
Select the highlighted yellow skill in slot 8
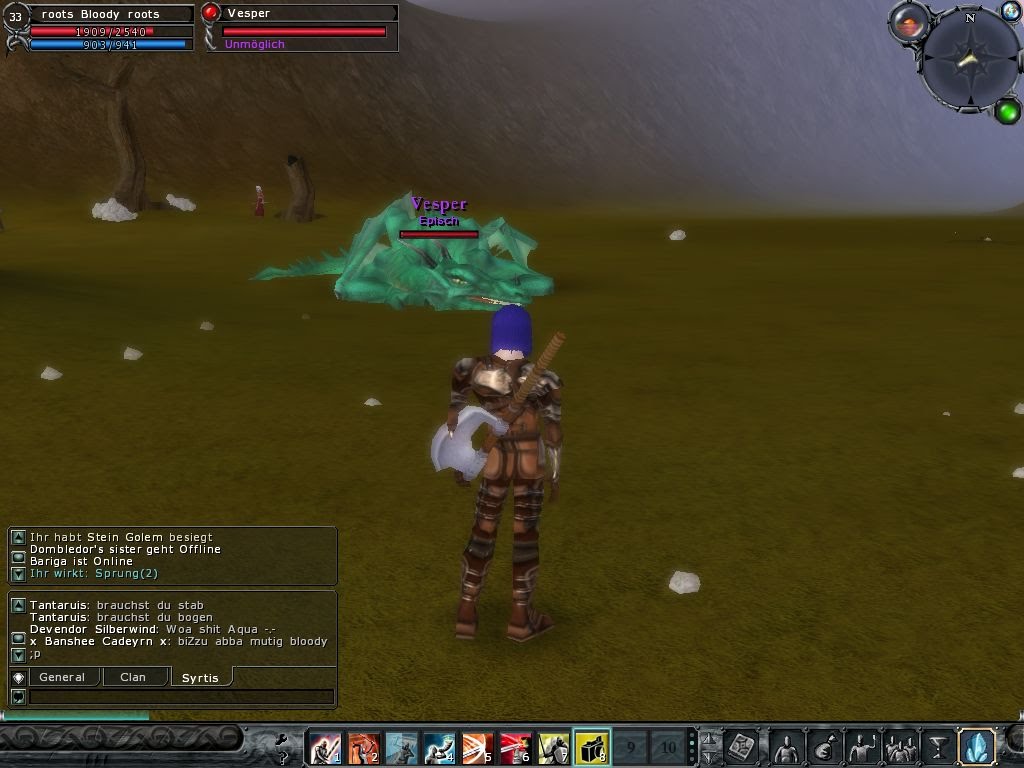pyautogui.click(x=592, y=747)
